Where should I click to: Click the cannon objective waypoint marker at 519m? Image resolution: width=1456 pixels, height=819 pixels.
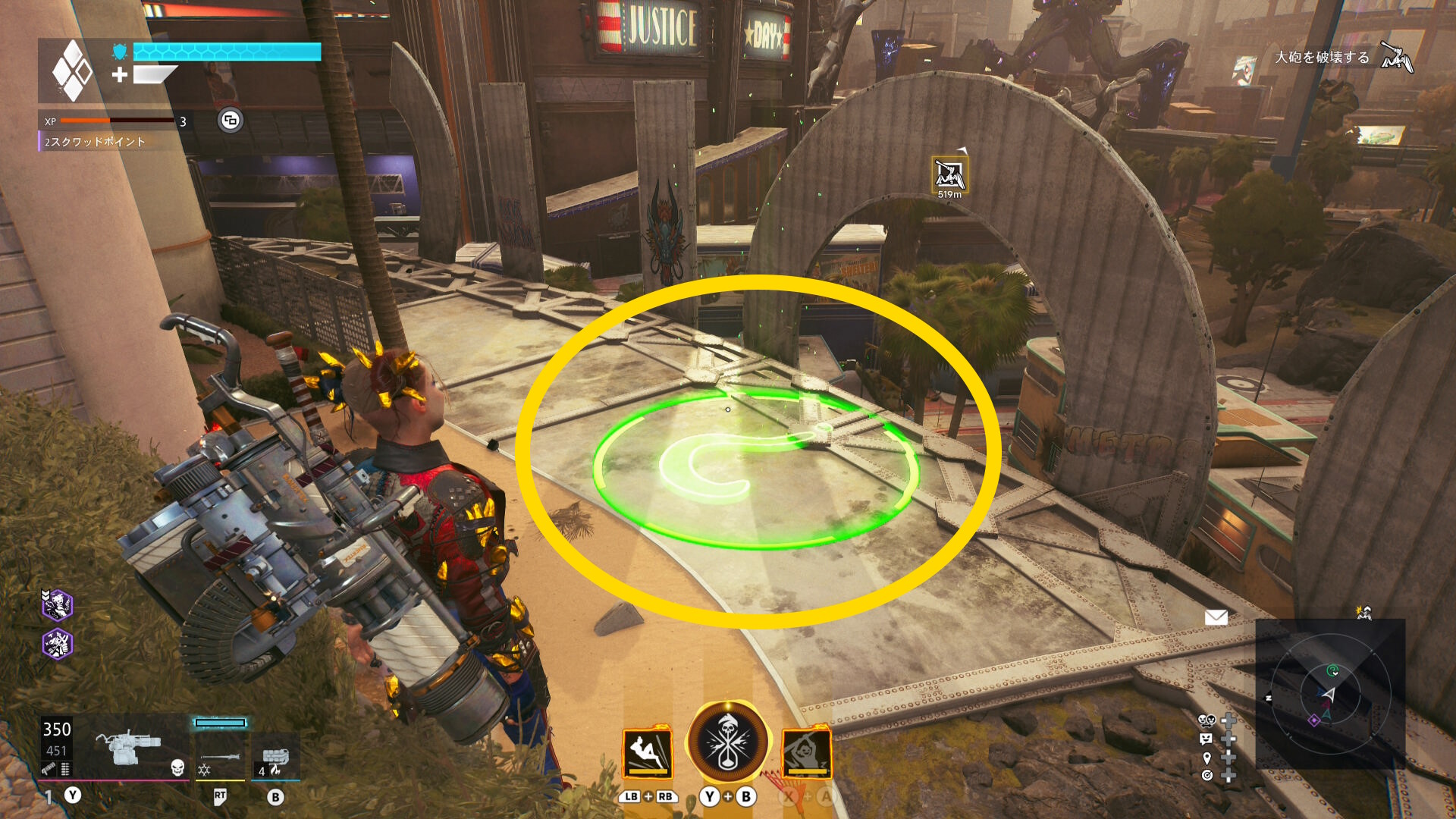949,174
